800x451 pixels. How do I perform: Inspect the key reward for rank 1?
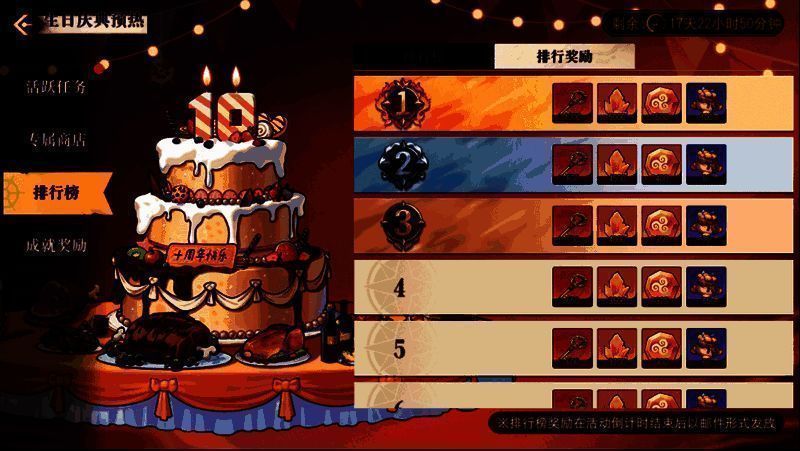coord(572,103)
